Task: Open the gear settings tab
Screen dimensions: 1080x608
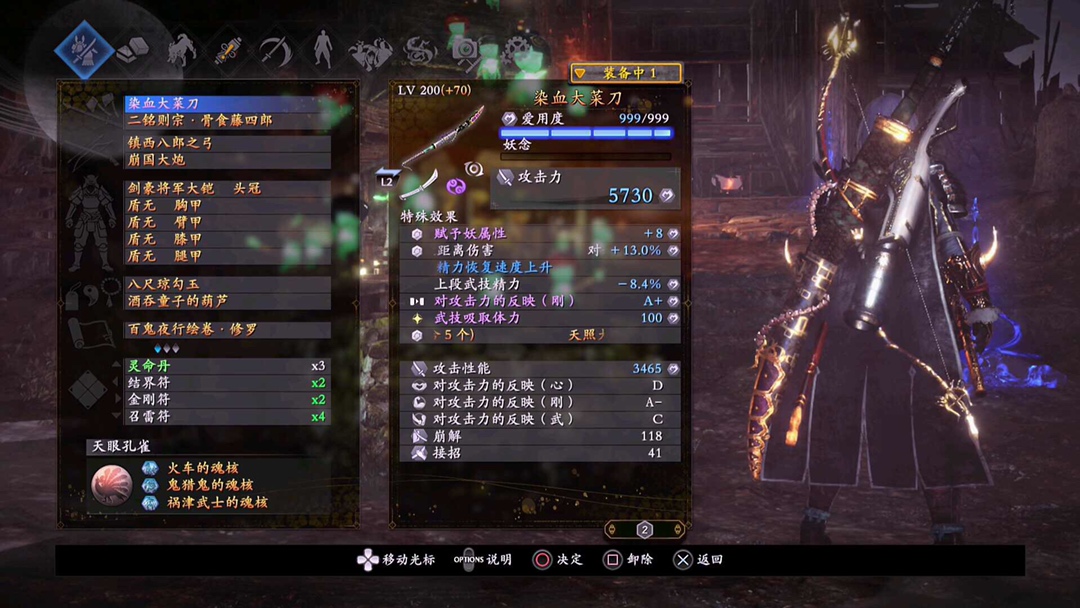Action: (516, 48)
